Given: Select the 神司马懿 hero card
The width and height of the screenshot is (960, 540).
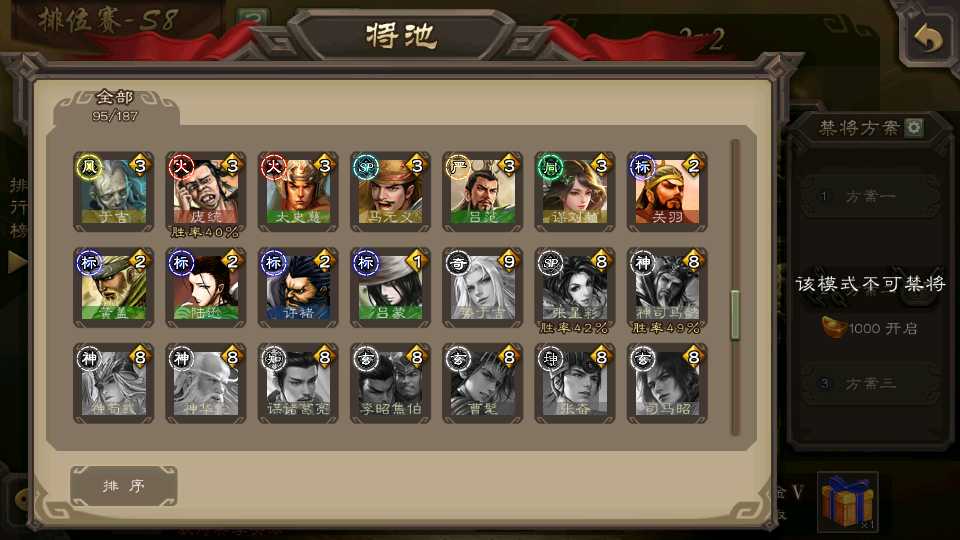Looking at the screenshot, I should pyautogui.click(x=666, y=285).
